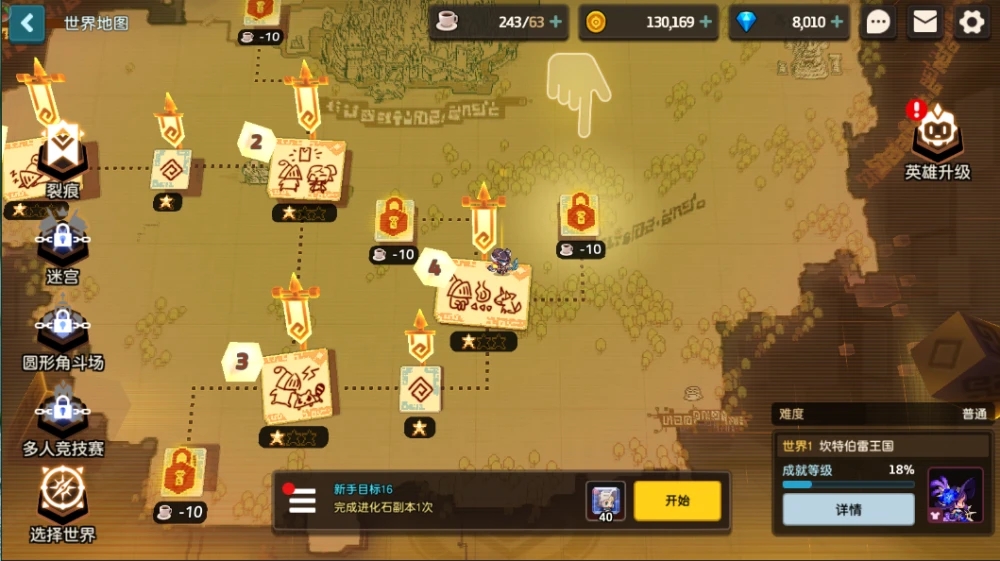Open the gear settings menu
1000x561 pixels.
tap(971, 22)
